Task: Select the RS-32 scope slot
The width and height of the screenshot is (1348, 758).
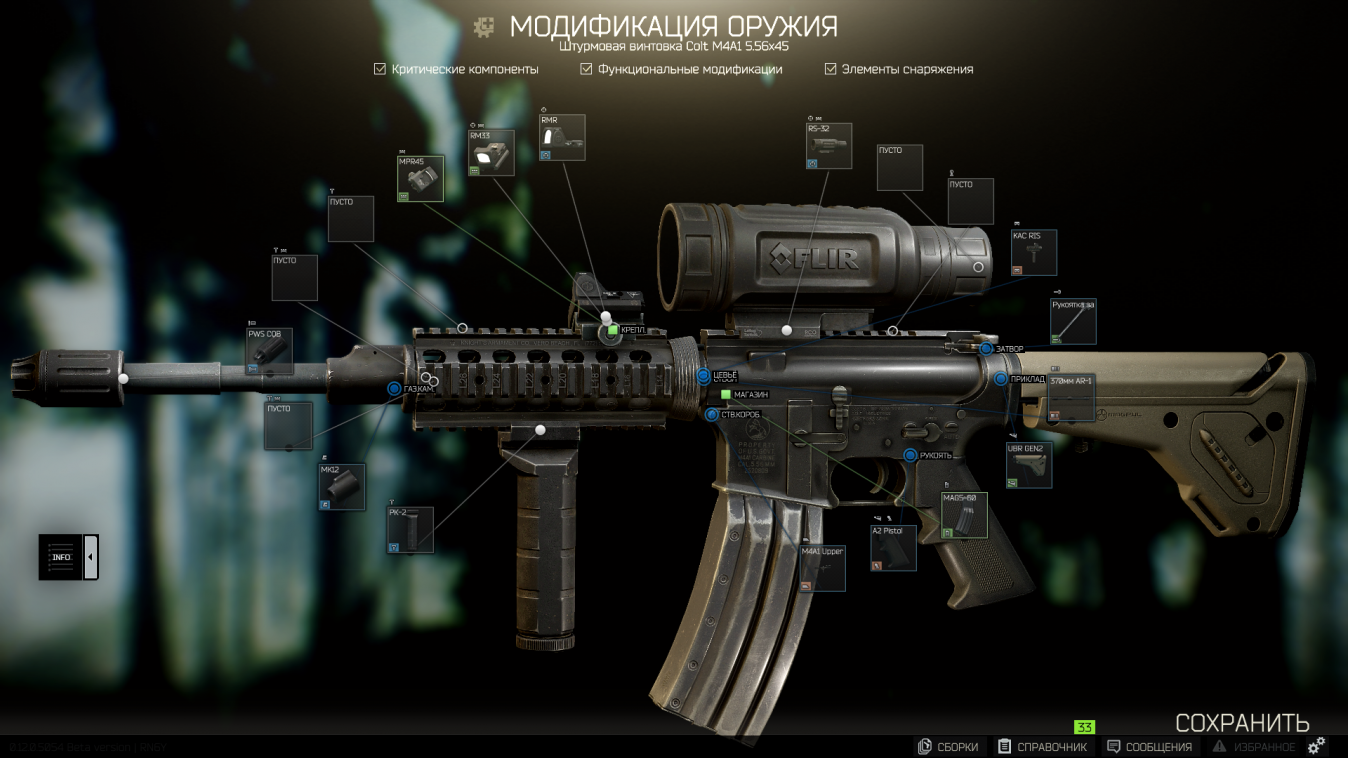Action: coord(830,146)
